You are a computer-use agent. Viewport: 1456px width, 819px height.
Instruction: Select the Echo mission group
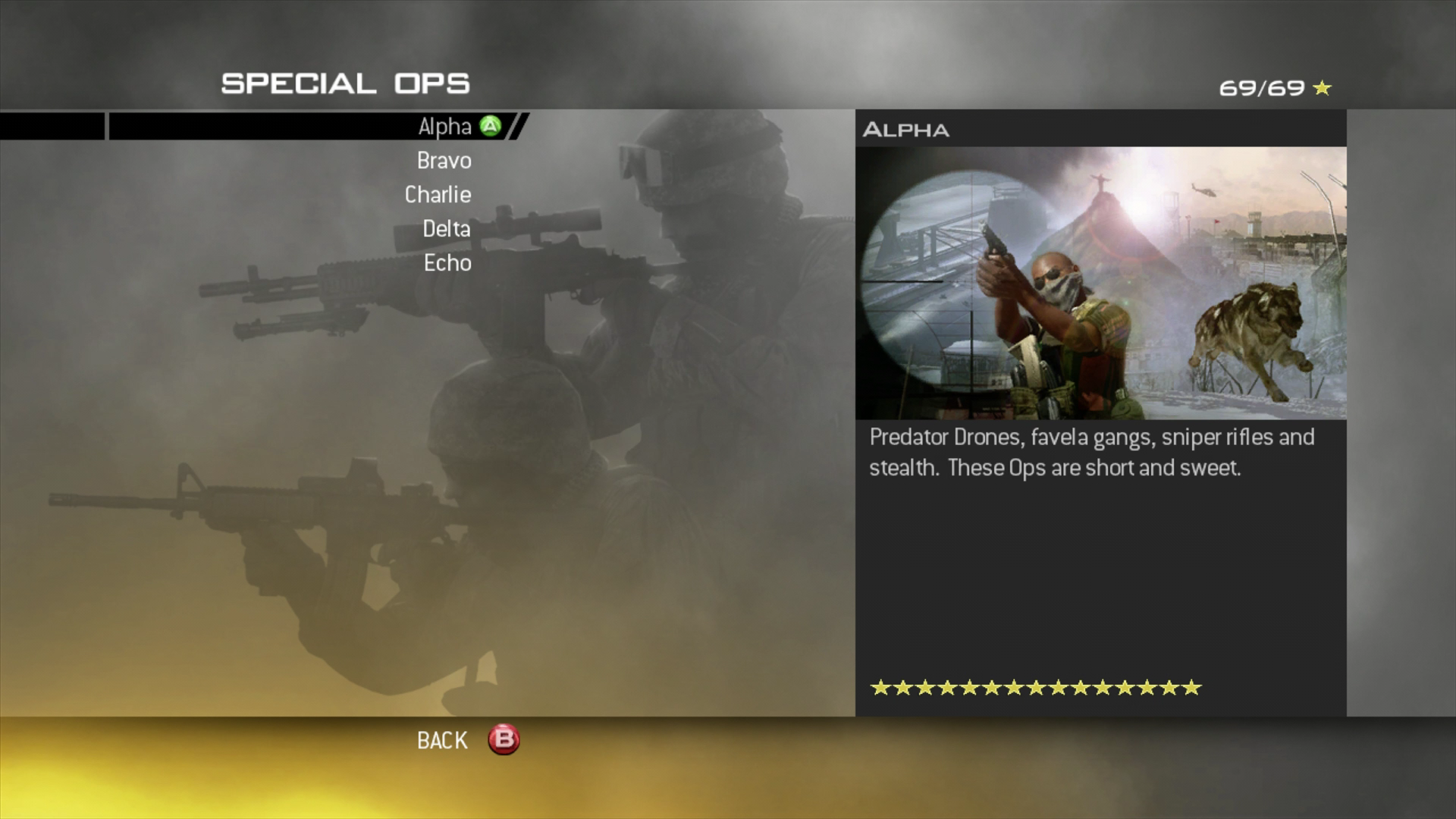447,263
